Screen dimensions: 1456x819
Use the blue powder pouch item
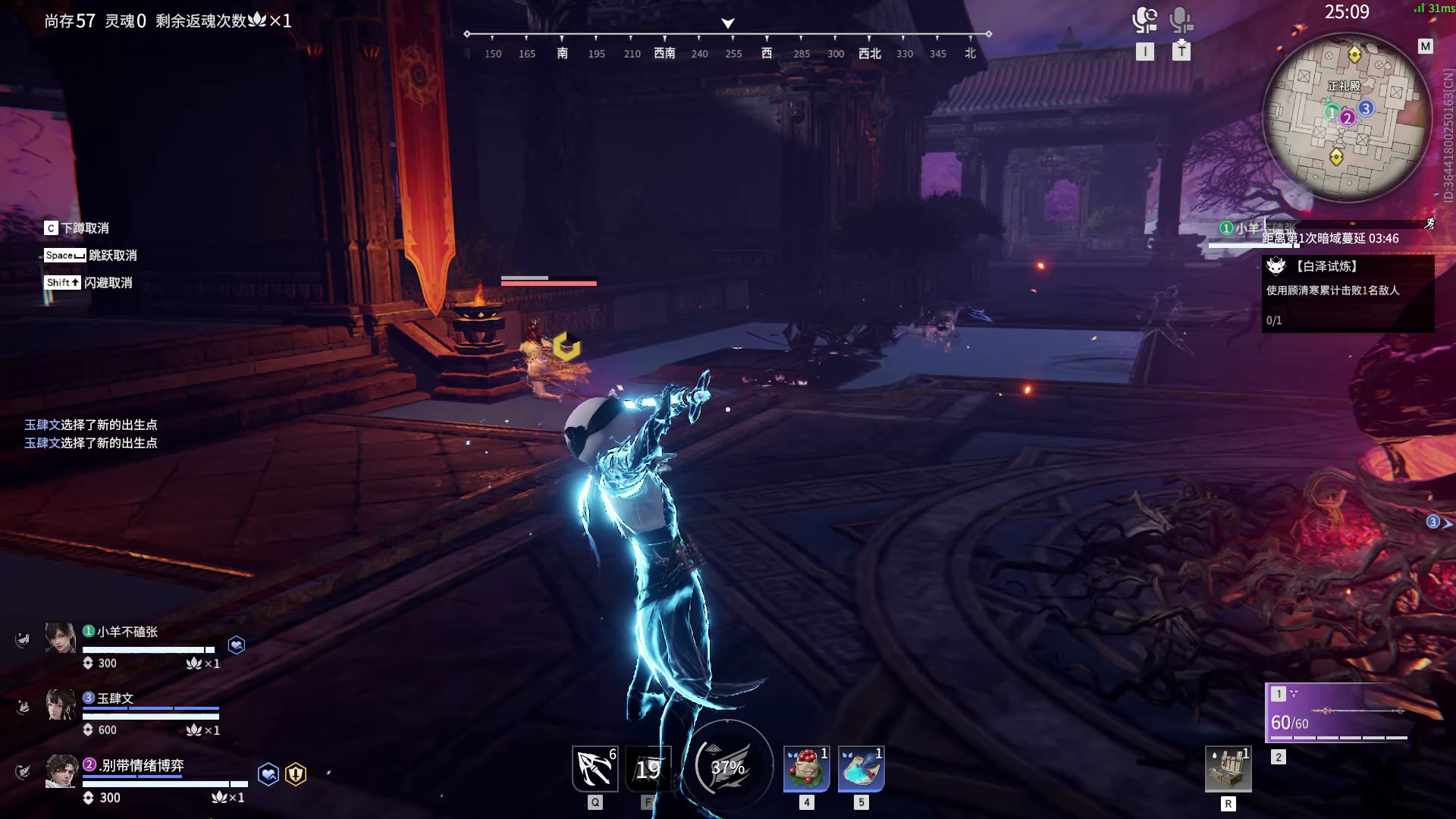[861, 769]
